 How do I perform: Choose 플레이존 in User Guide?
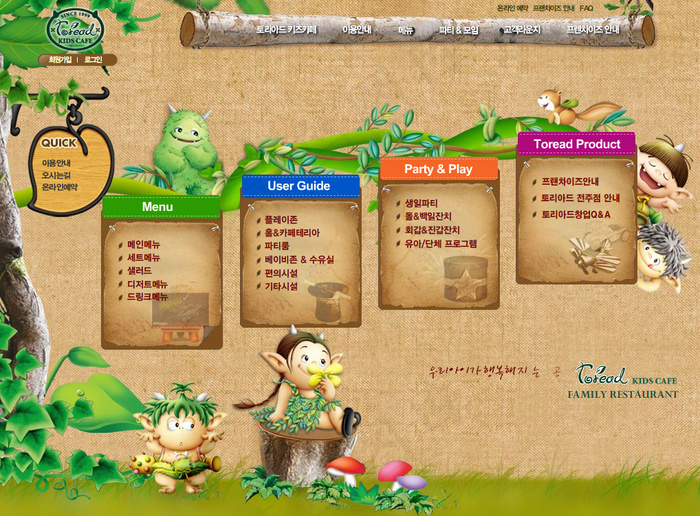point(281,219)
